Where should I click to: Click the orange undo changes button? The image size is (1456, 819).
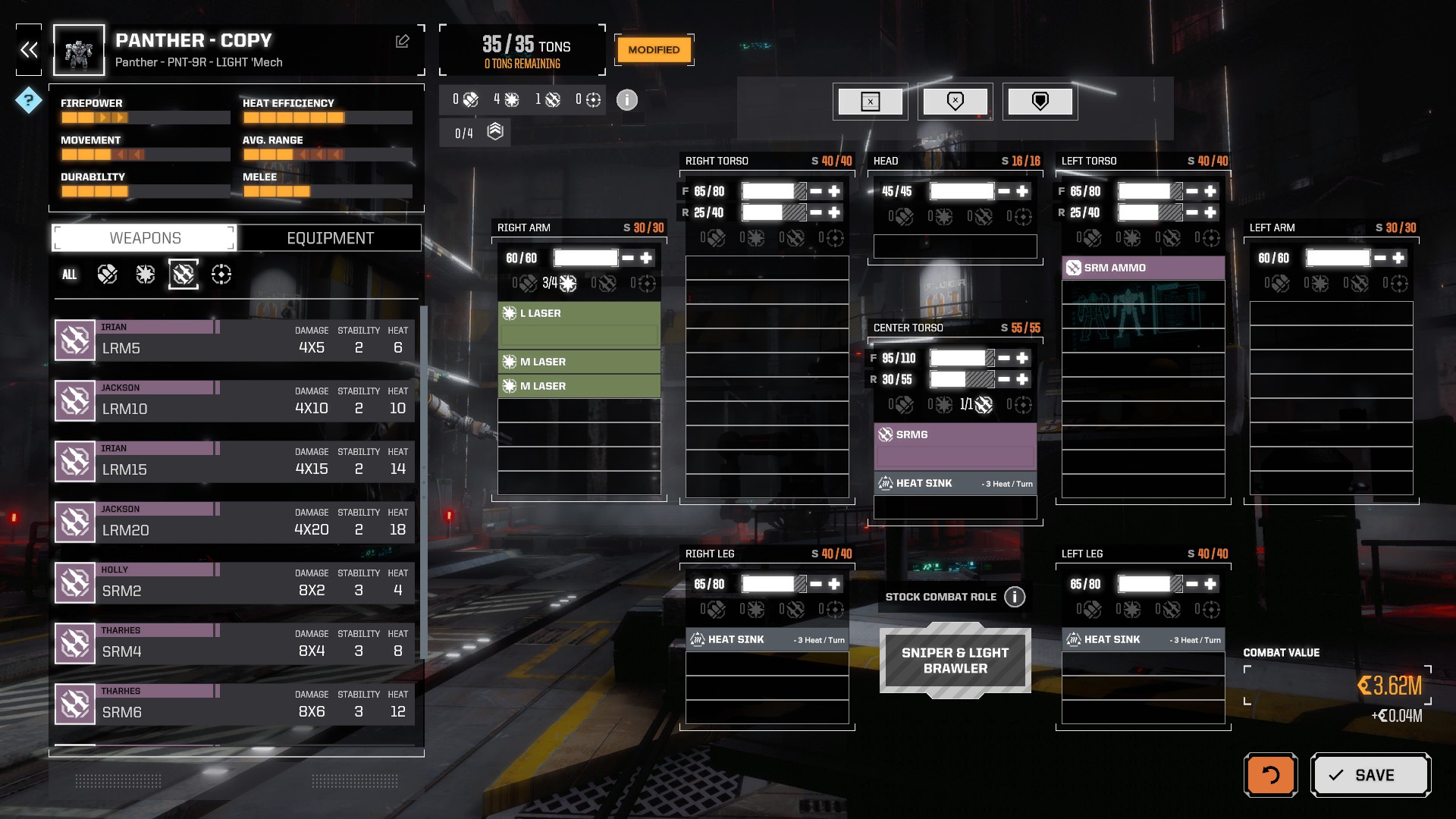(x=1270, y=774)
